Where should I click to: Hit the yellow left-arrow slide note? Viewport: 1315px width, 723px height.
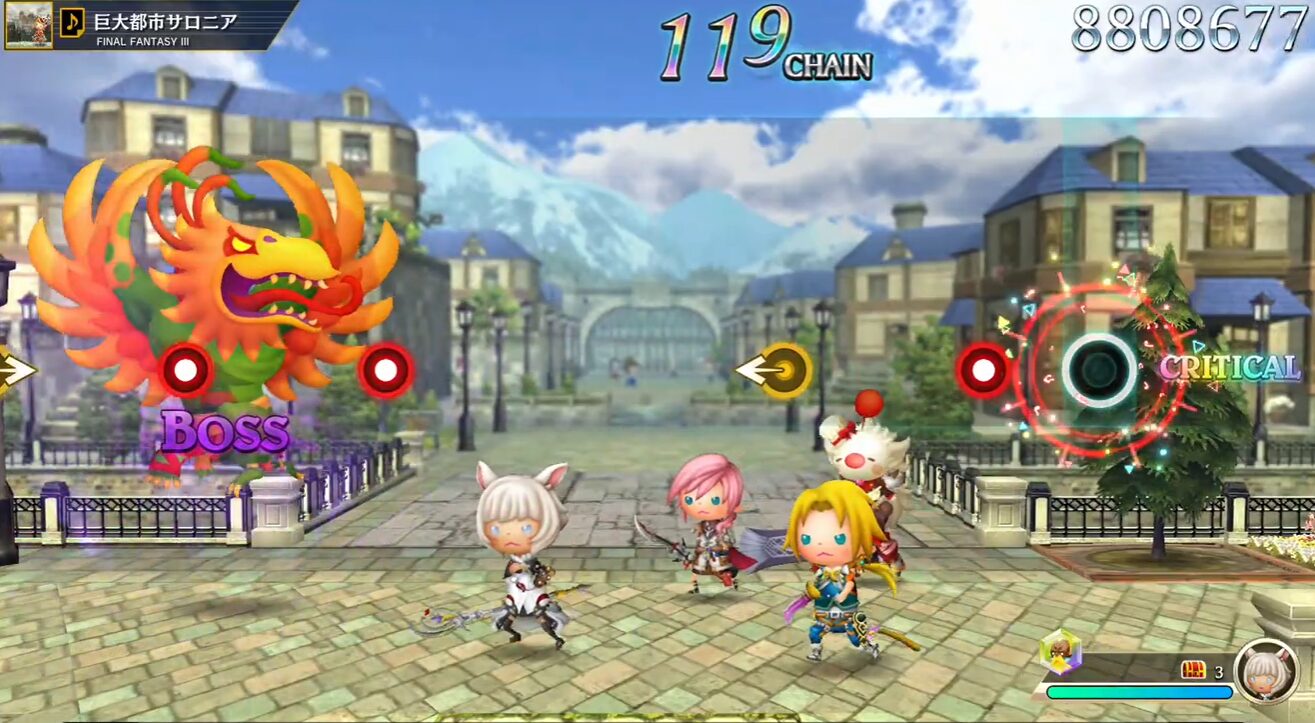click(775, 370)
